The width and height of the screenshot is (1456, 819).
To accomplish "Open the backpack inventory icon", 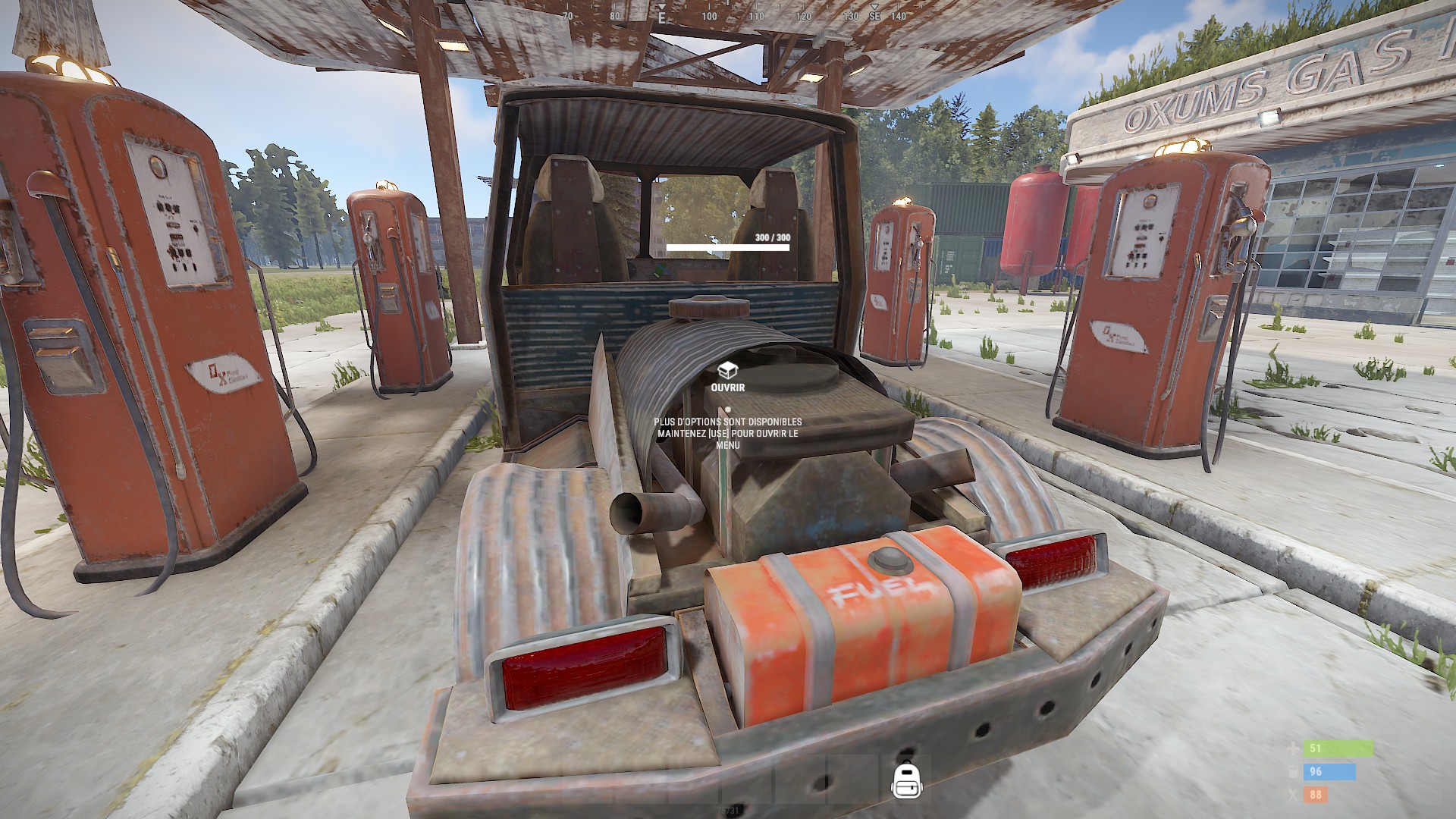I will pyautogui.click(x=907, y=780).
